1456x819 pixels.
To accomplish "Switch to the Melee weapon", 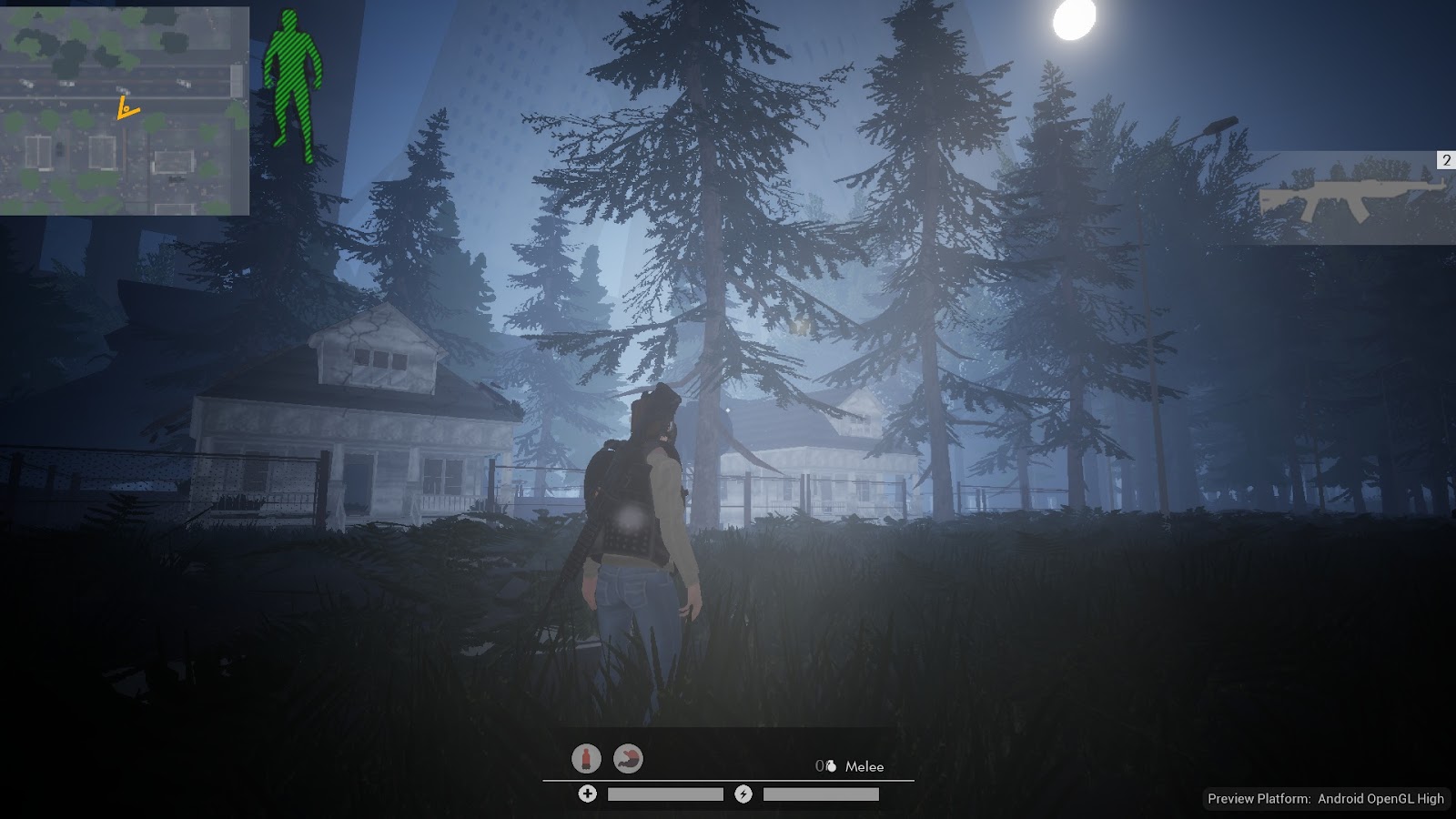I will (x=864, y=766).
